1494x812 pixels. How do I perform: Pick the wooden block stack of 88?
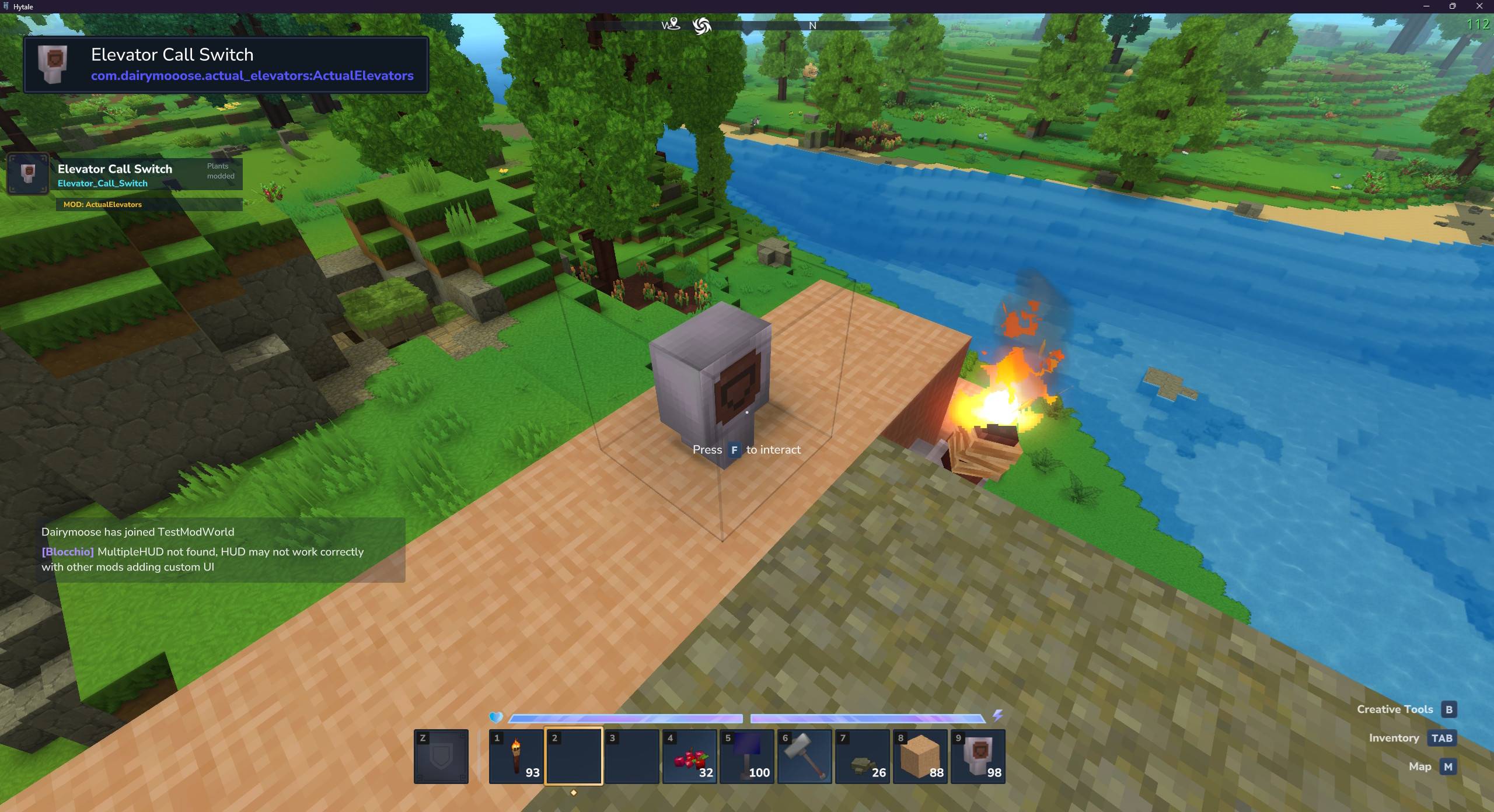[920, 756]
